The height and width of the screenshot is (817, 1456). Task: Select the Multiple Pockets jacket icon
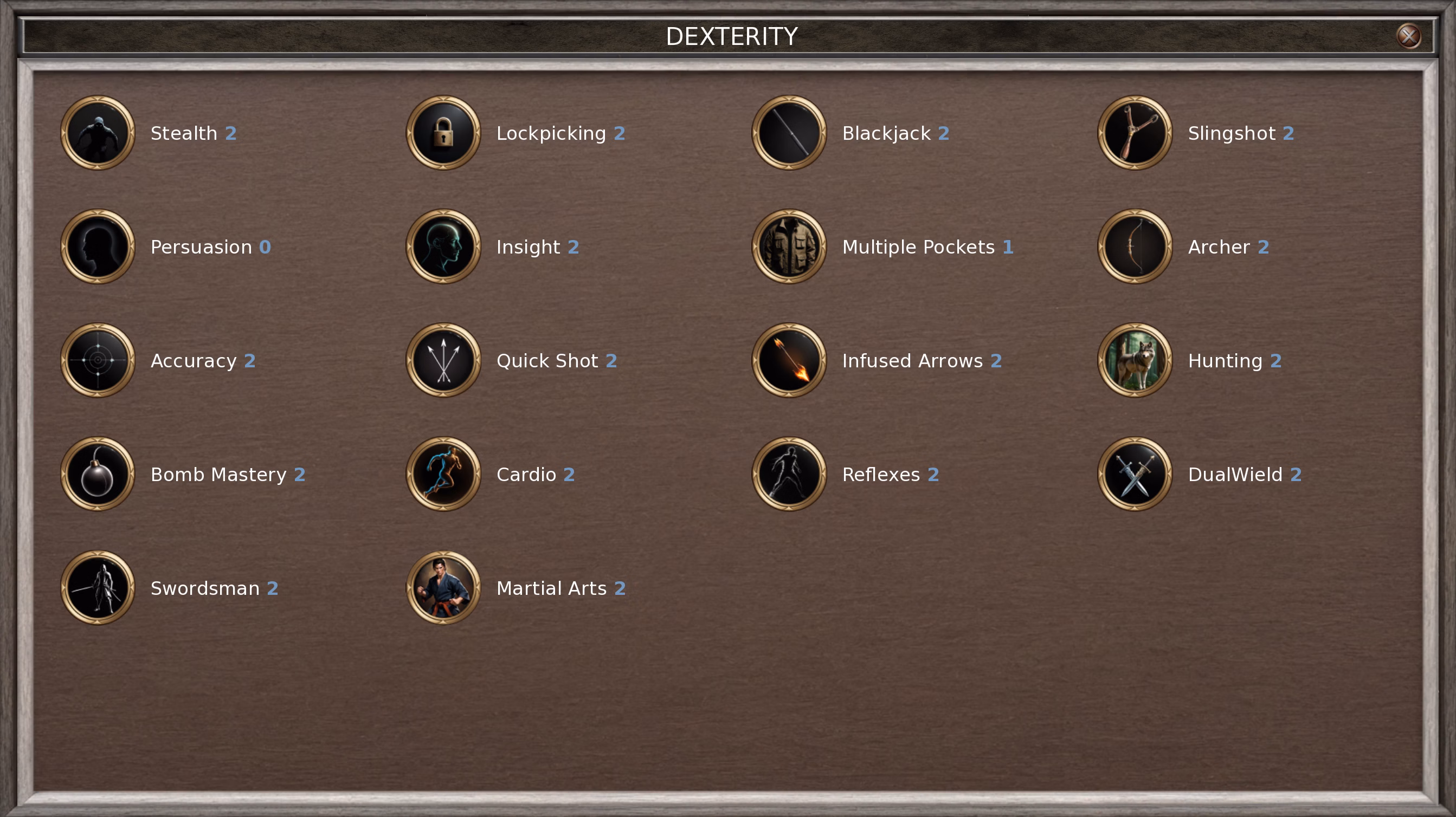click(789, 247)
